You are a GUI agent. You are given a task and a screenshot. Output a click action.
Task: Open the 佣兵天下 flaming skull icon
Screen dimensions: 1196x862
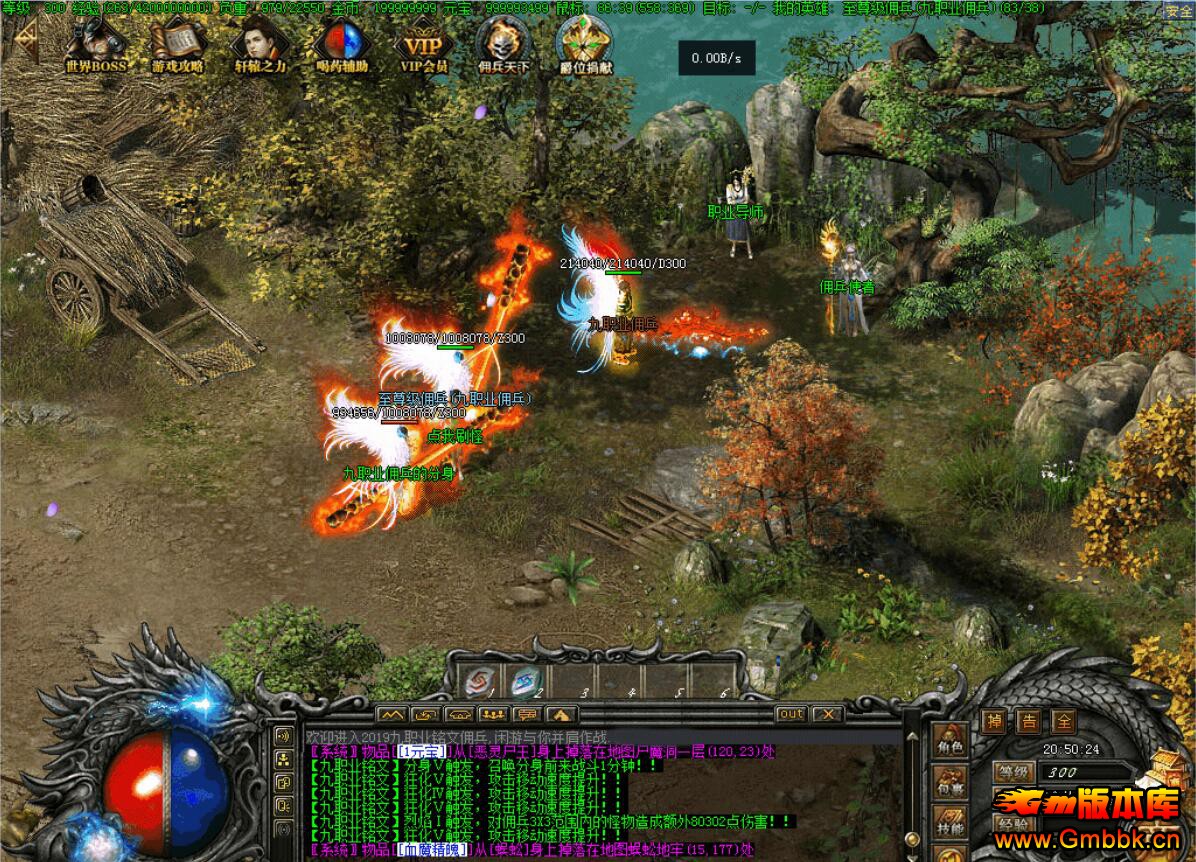[503, 46]
